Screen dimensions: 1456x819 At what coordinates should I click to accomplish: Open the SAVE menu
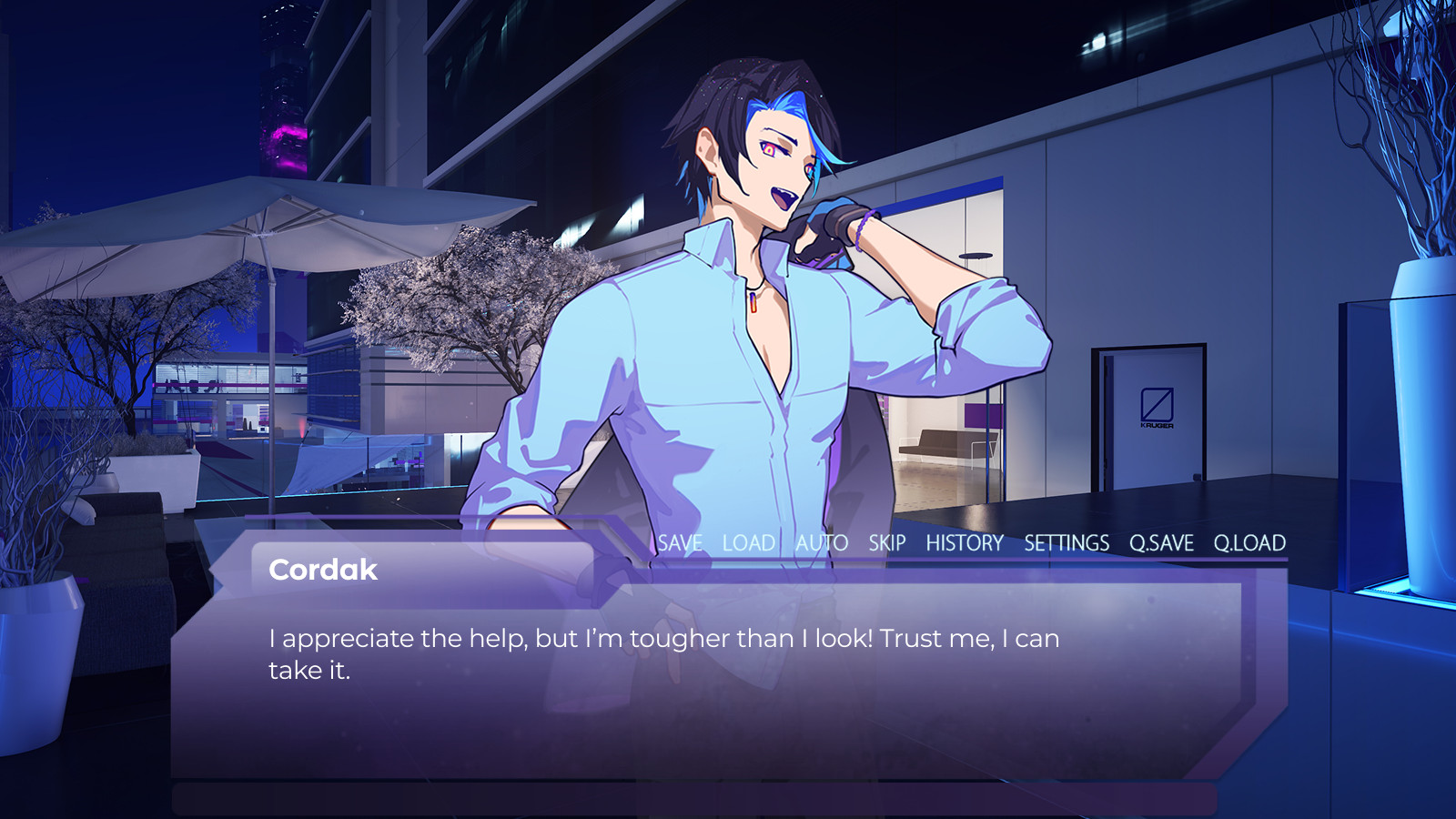point(680,543)
